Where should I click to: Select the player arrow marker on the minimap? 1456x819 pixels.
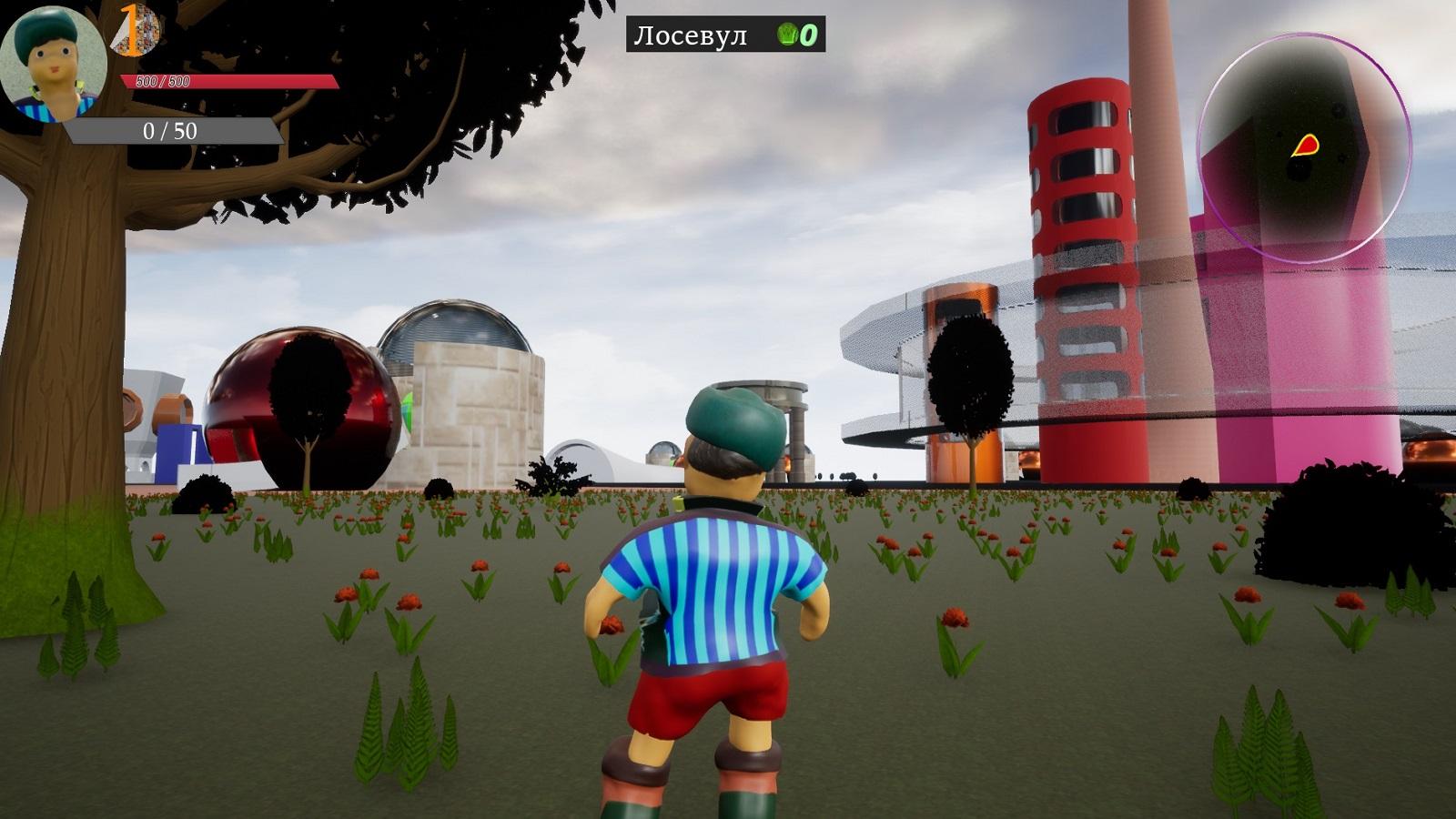1306,145
